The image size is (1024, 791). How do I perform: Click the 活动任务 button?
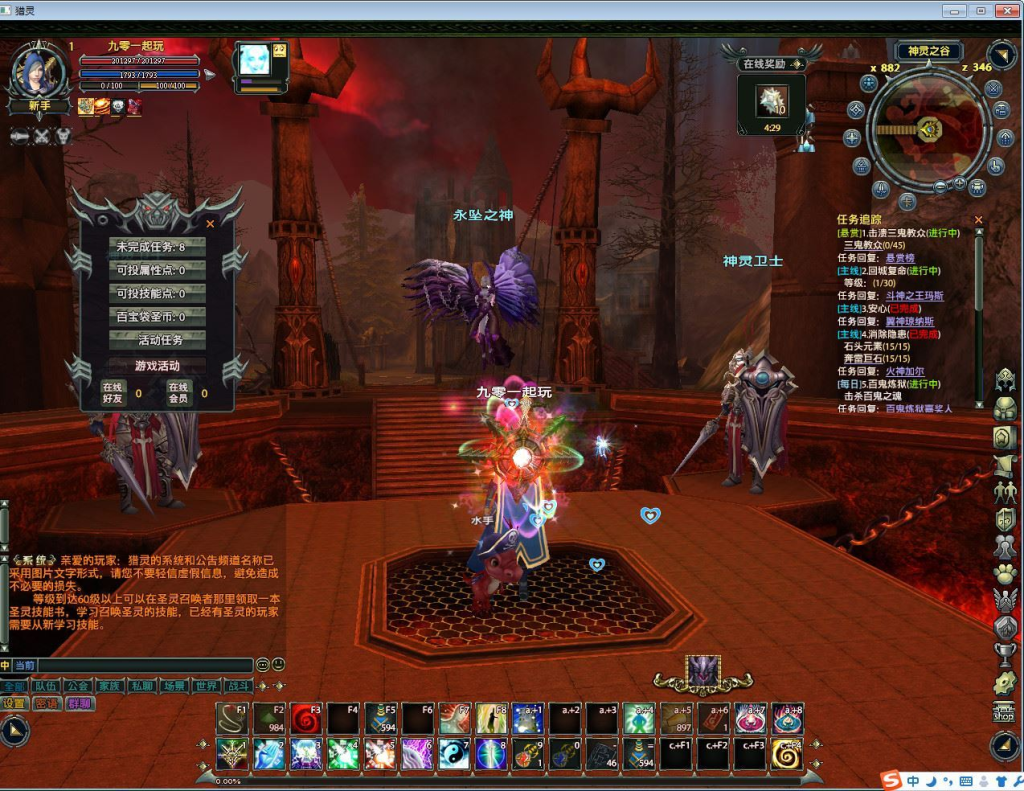157,340
